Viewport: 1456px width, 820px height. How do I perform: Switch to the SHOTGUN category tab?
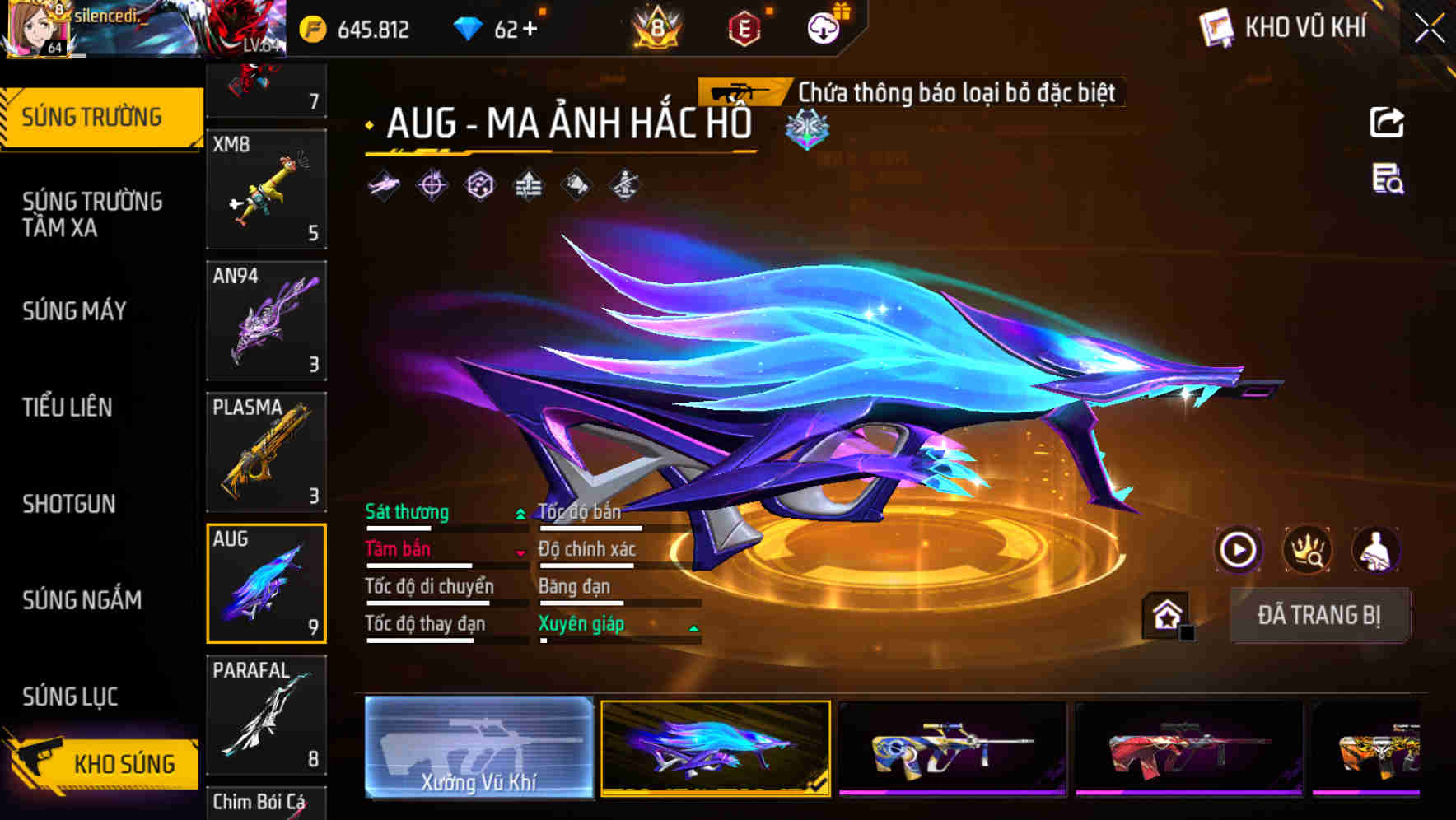click(69, 504)
